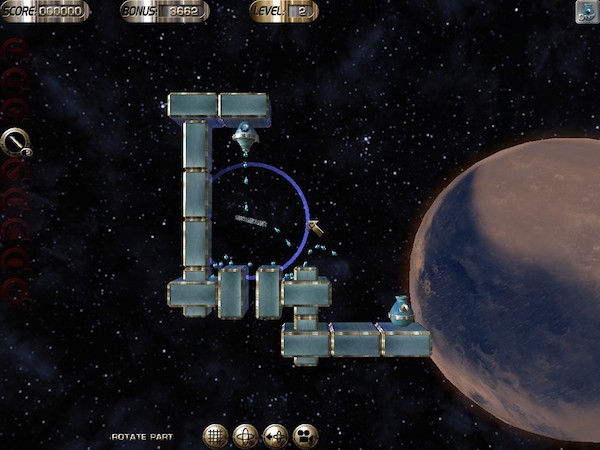600x450 pixels.
Task: Open the camera view button
Action: tap(305, 435)
